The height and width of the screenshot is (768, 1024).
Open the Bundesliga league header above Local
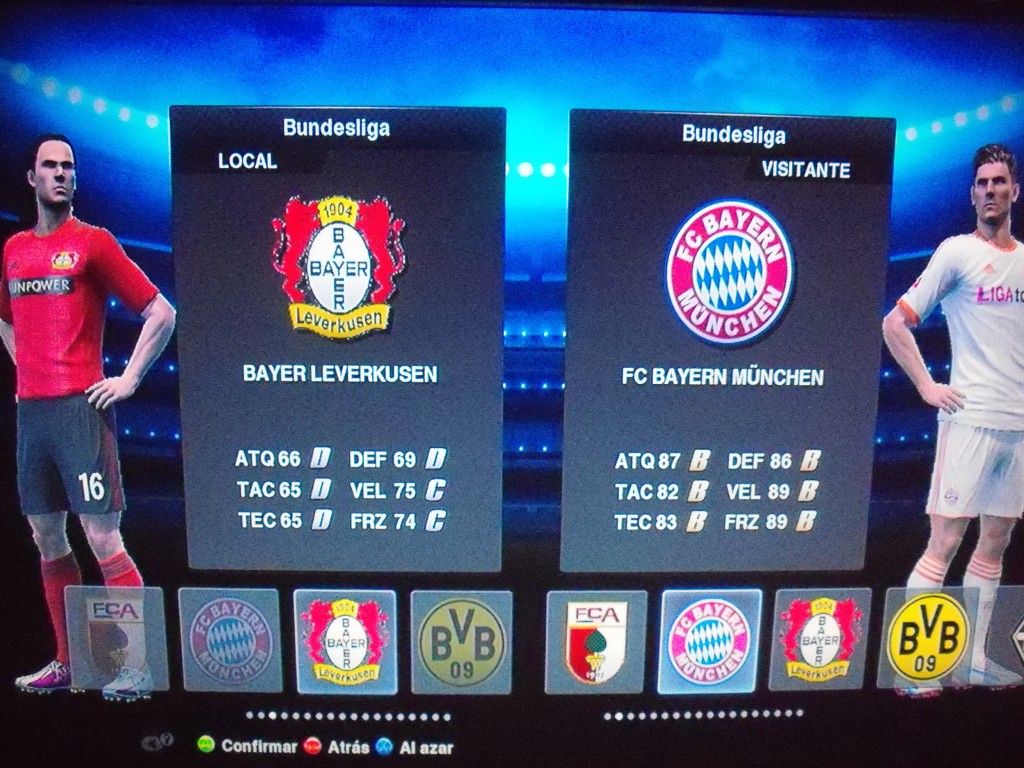click(336, 128)
